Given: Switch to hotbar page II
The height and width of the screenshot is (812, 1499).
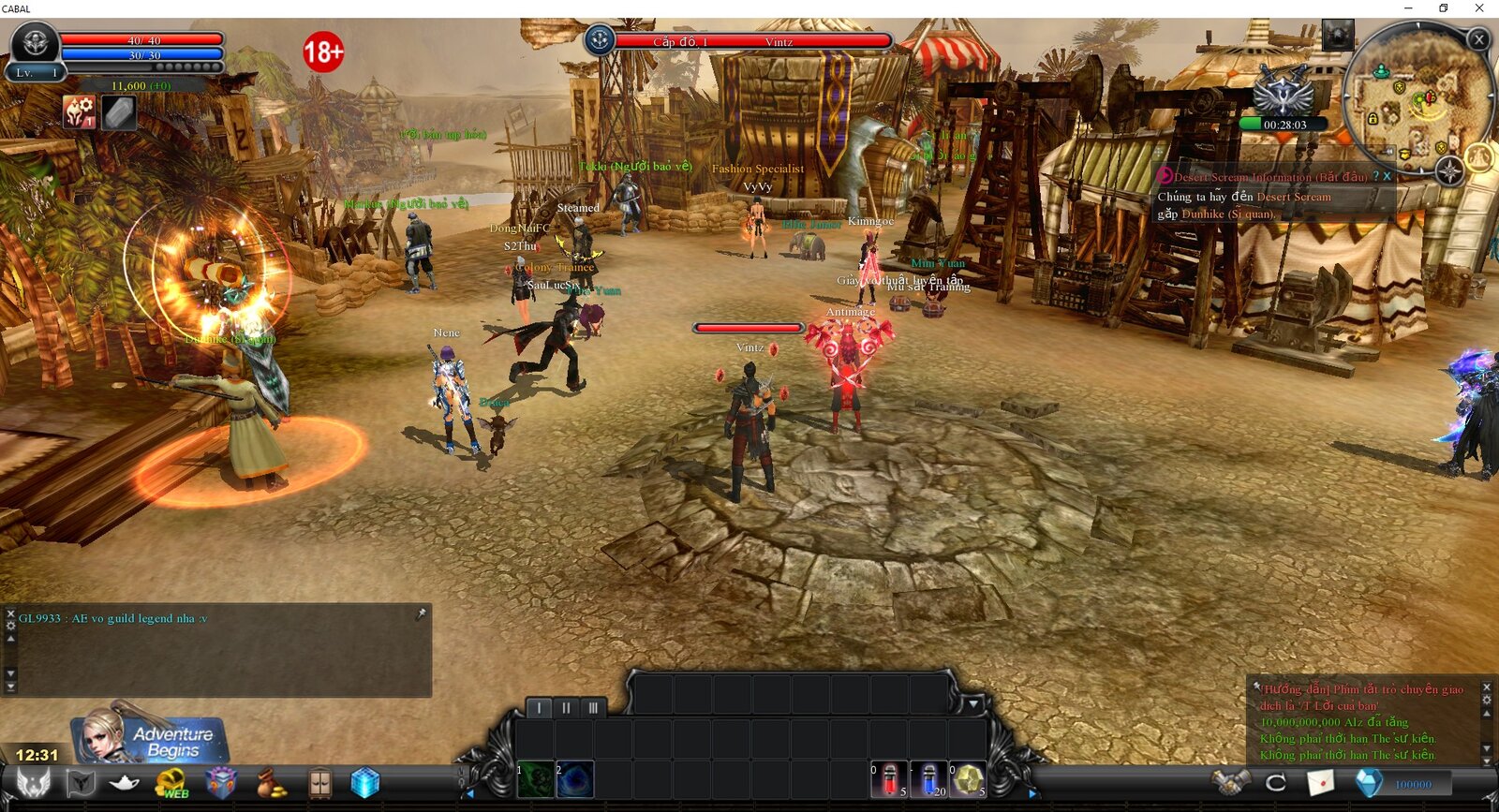Looking at the screenshot, I should pos(566,708).
